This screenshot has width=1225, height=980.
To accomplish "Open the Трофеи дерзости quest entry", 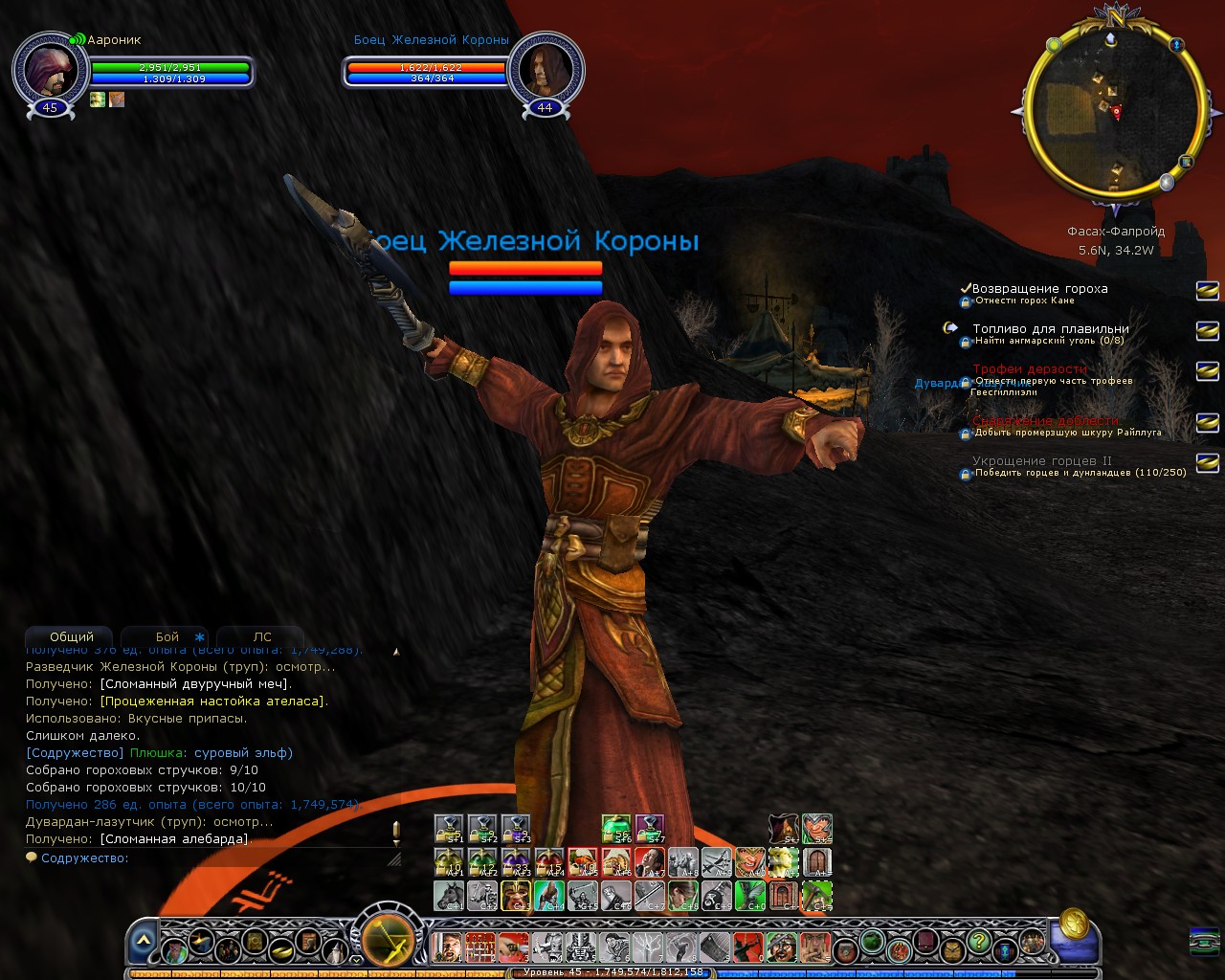I will [1029, 368].
